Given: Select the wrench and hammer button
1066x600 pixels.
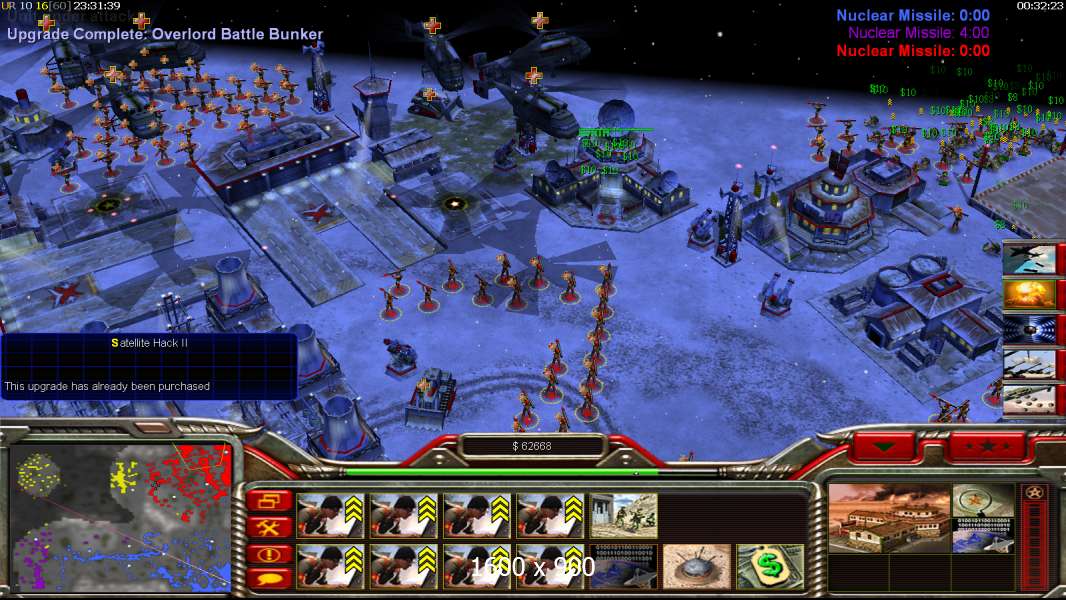Looking at the screenshot, I should (272, 526).
